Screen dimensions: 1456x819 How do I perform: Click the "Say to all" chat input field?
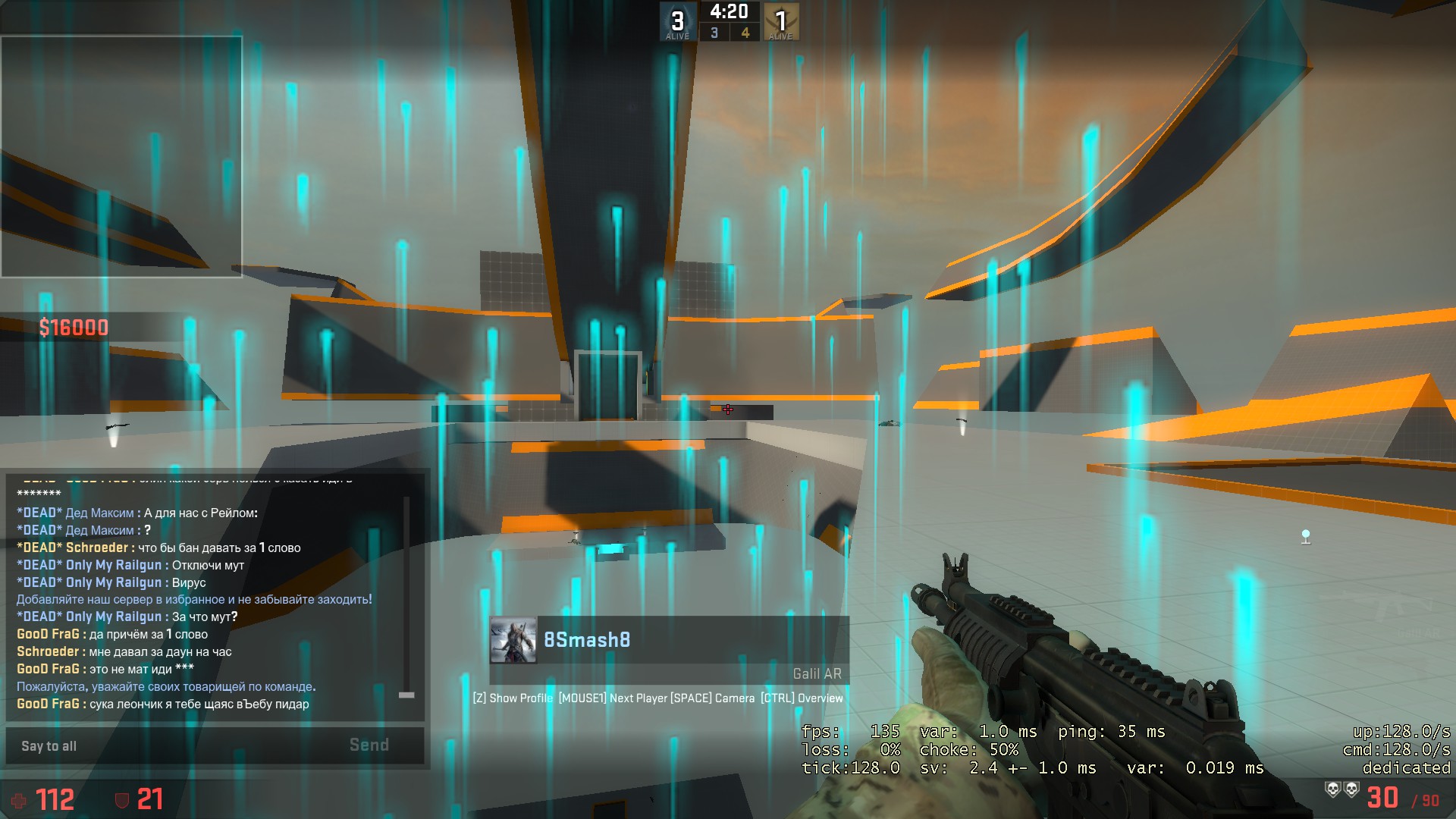174,746
